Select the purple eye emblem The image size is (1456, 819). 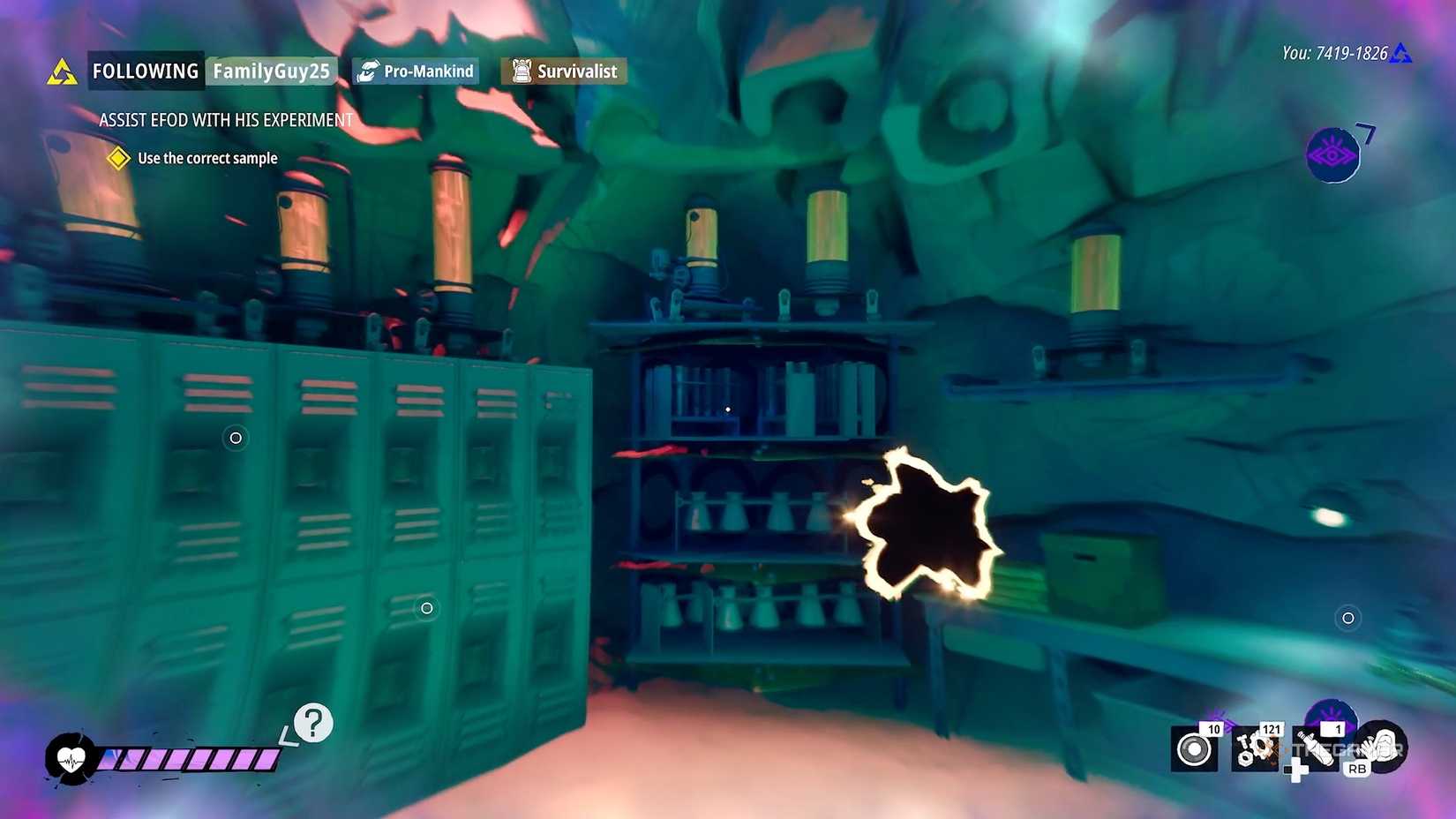coord(1332,156)
